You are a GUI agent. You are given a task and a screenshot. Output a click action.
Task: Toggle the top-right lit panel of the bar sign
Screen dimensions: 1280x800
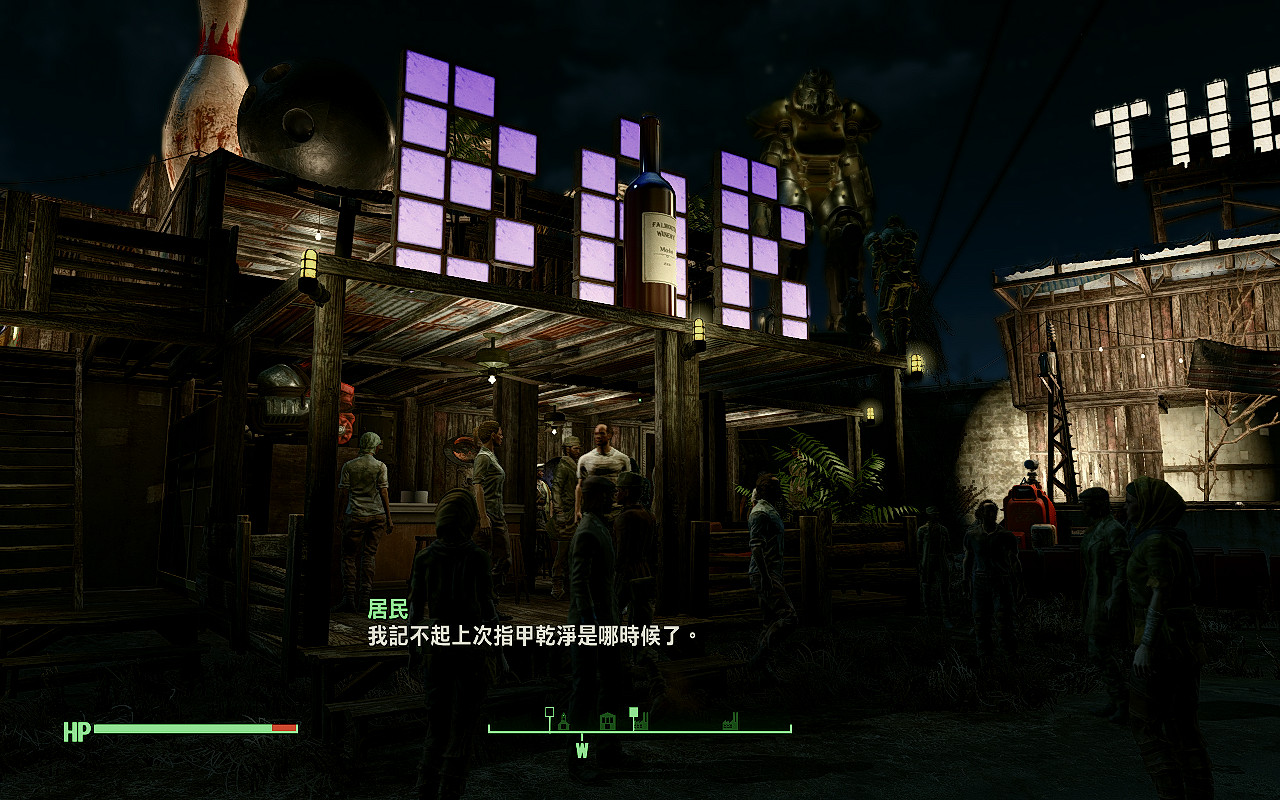click(x=764, y=180)
